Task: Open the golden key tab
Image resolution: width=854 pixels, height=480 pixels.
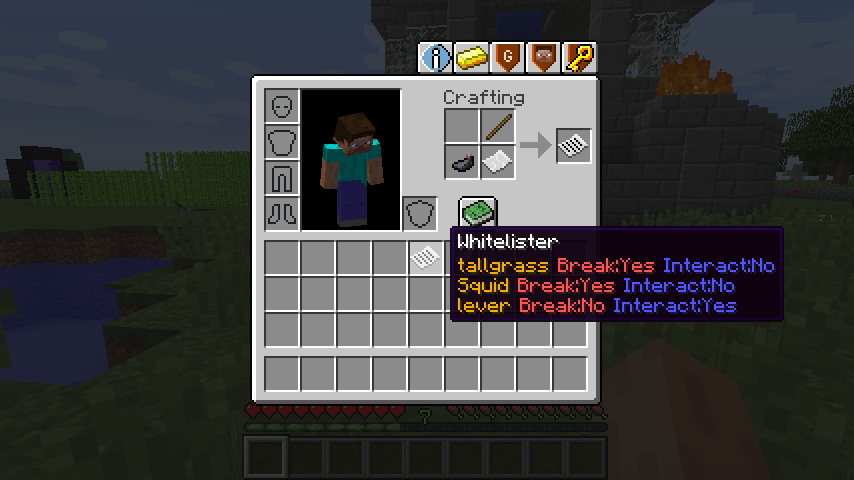Action: pos(579,58)
